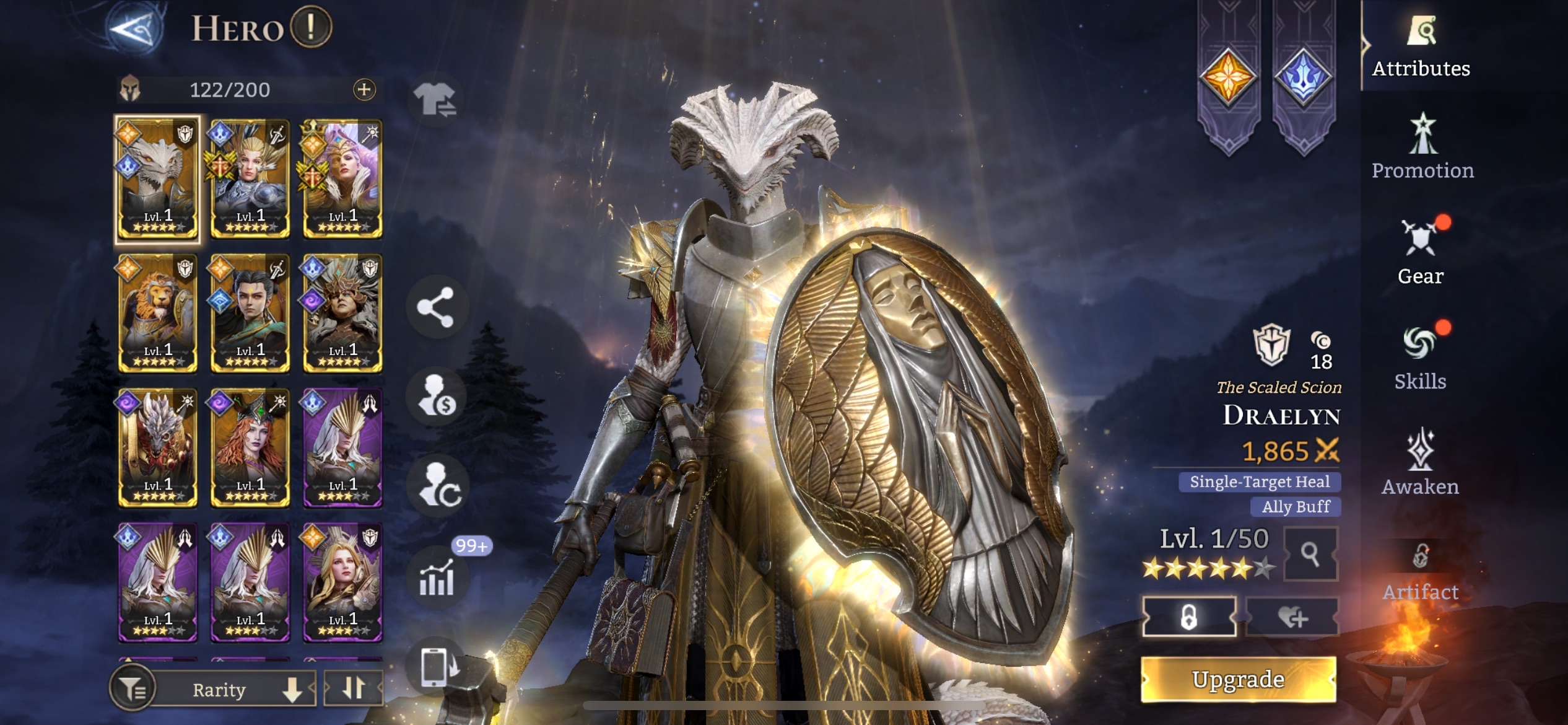Toggle the sort order arrows button
The image size is (1568, 725).
click(354, 688)
